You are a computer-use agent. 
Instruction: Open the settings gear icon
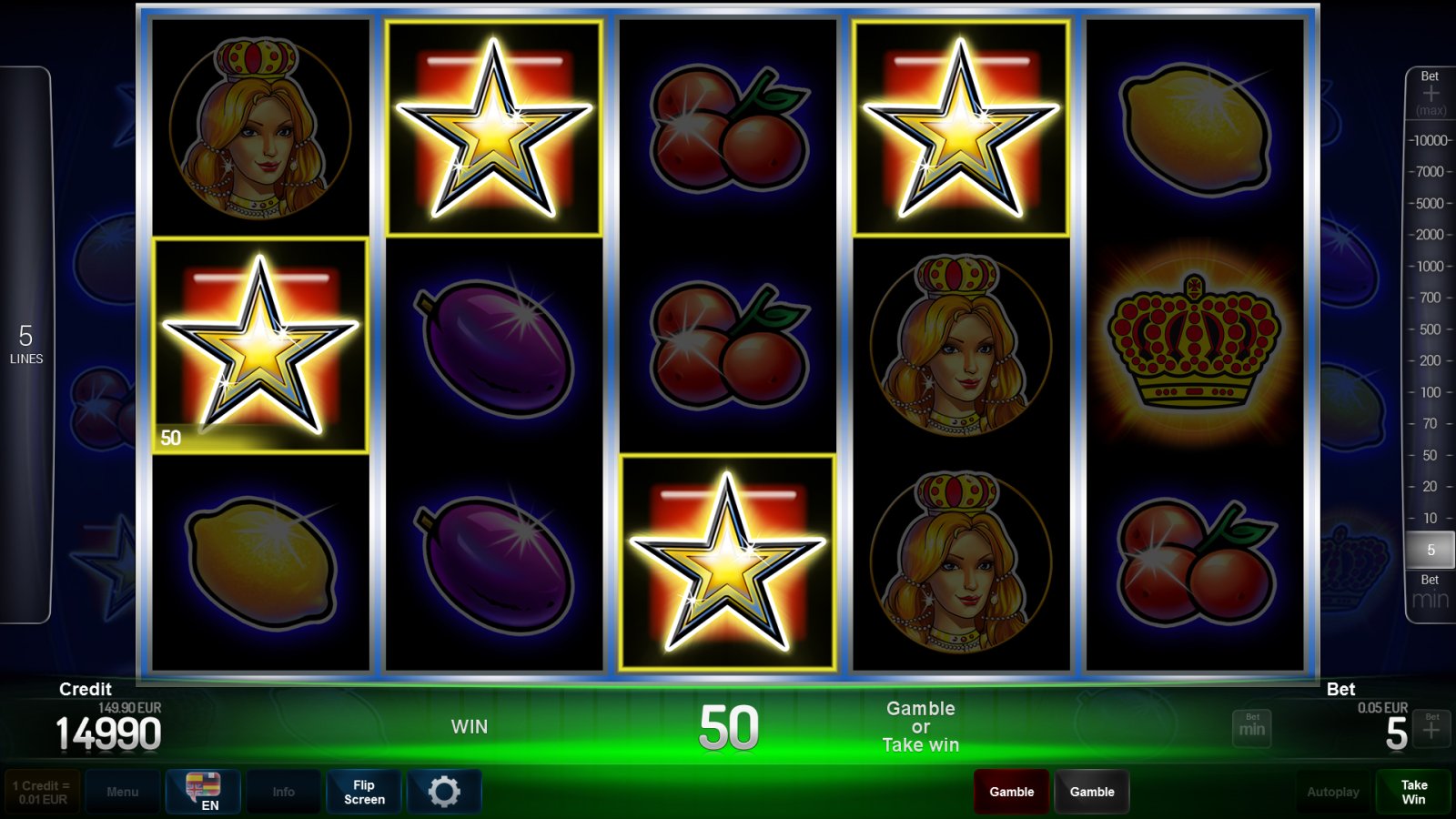click(445, 791)
